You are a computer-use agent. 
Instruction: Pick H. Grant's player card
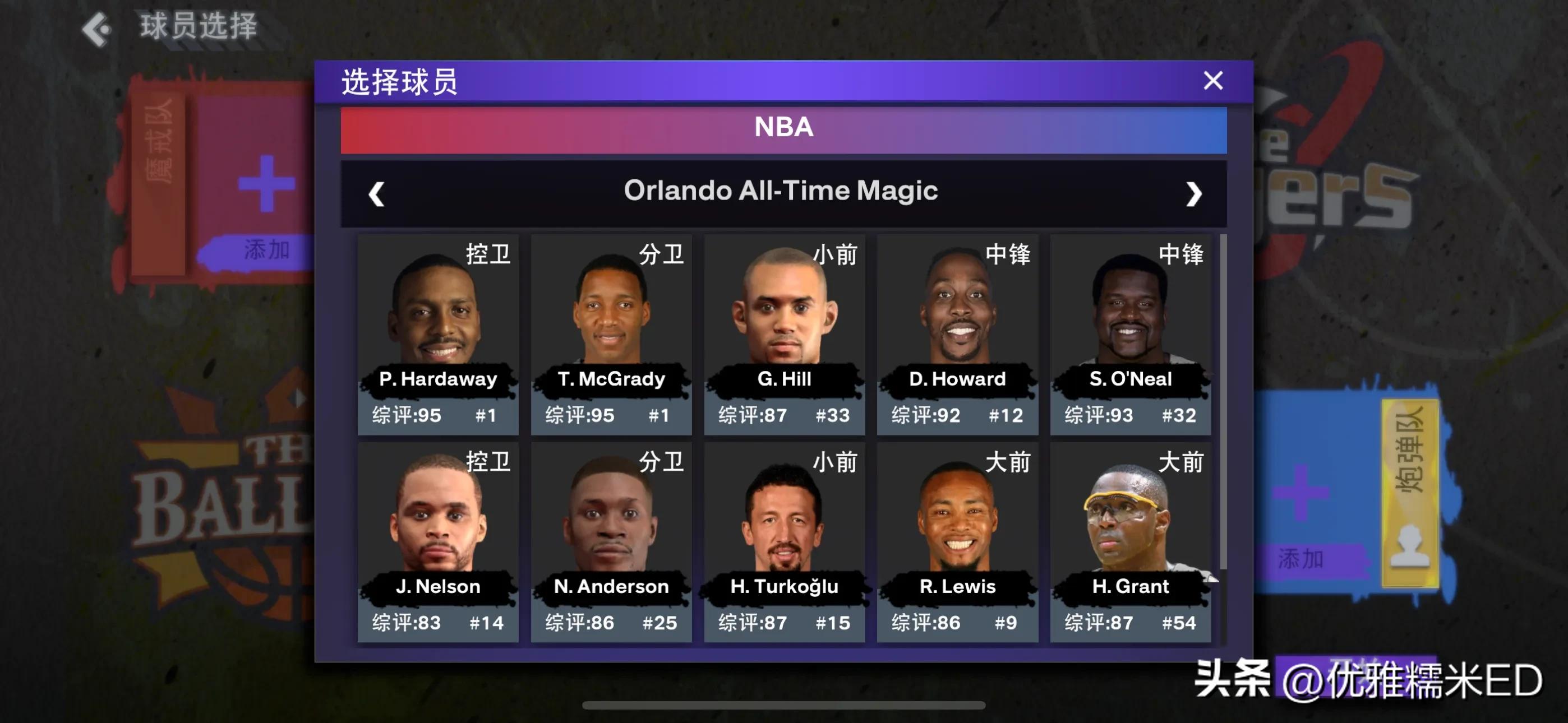tap(1131, 541)
